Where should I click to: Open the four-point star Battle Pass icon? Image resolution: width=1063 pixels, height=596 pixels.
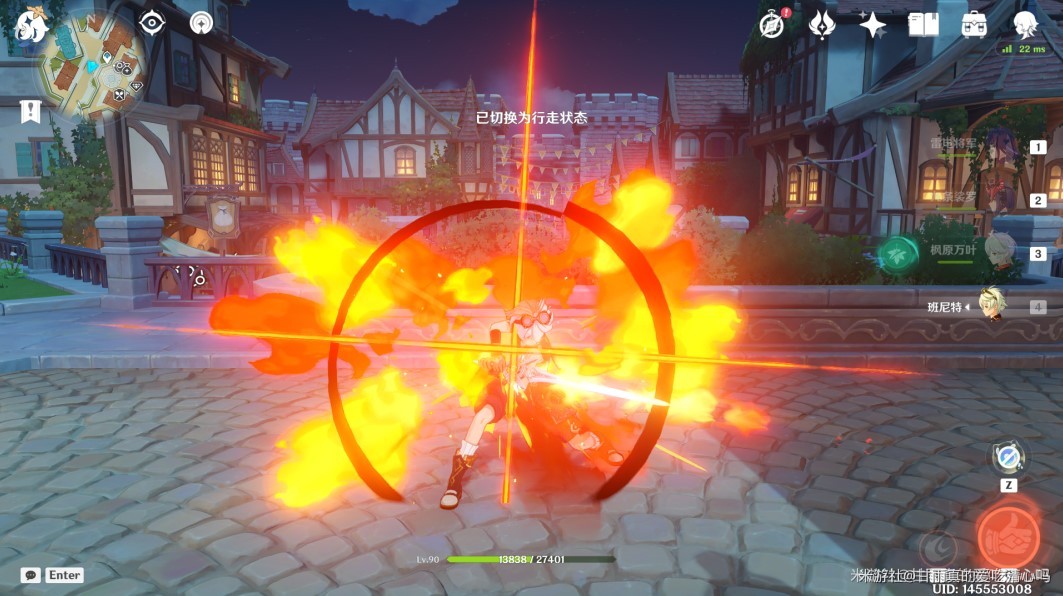tap(873, 25)
